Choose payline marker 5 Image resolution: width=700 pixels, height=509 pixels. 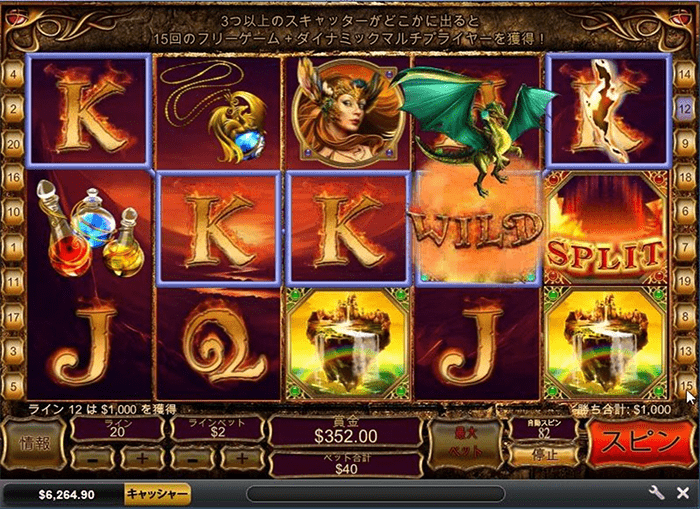coord(14,386)
